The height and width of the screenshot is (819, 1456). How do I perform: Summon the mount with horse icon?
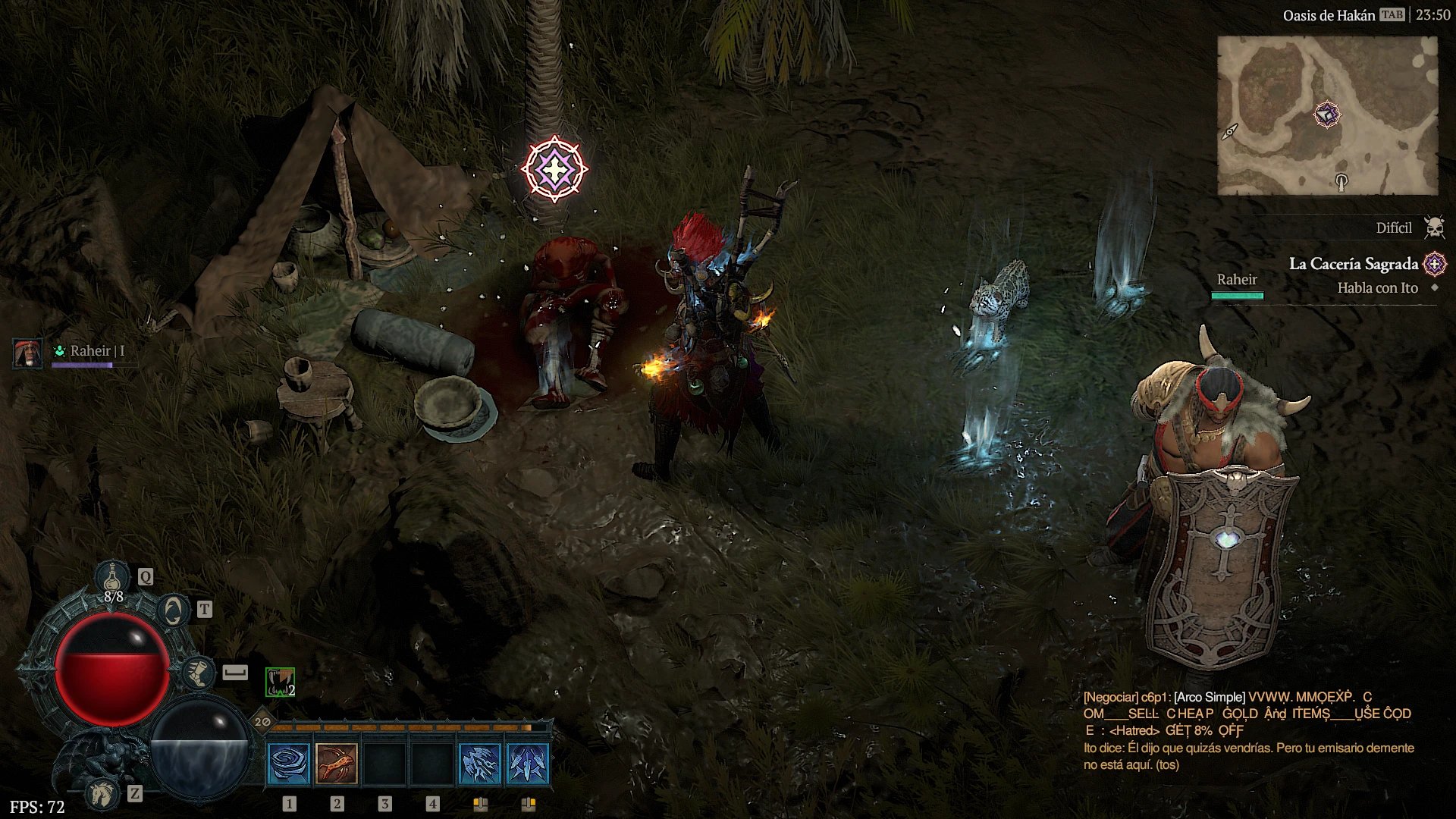102,794
